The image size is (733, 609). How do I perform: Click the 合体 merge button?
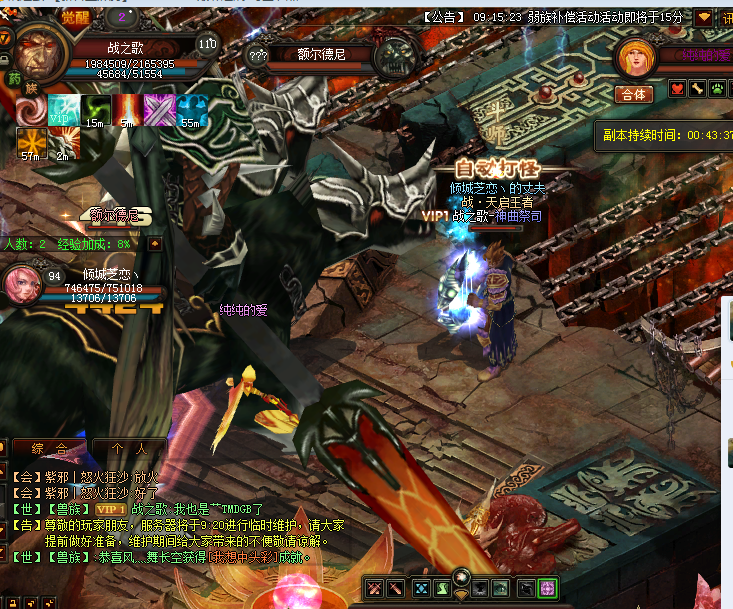point(633,95)
